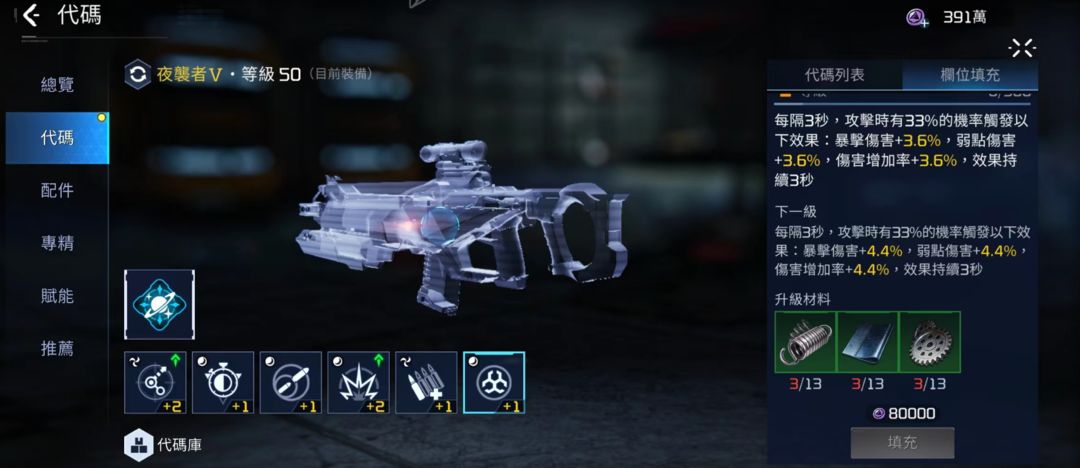Select the planet core code slot
The height and width of the screenshot is (468, 1080).
point(160,304)
